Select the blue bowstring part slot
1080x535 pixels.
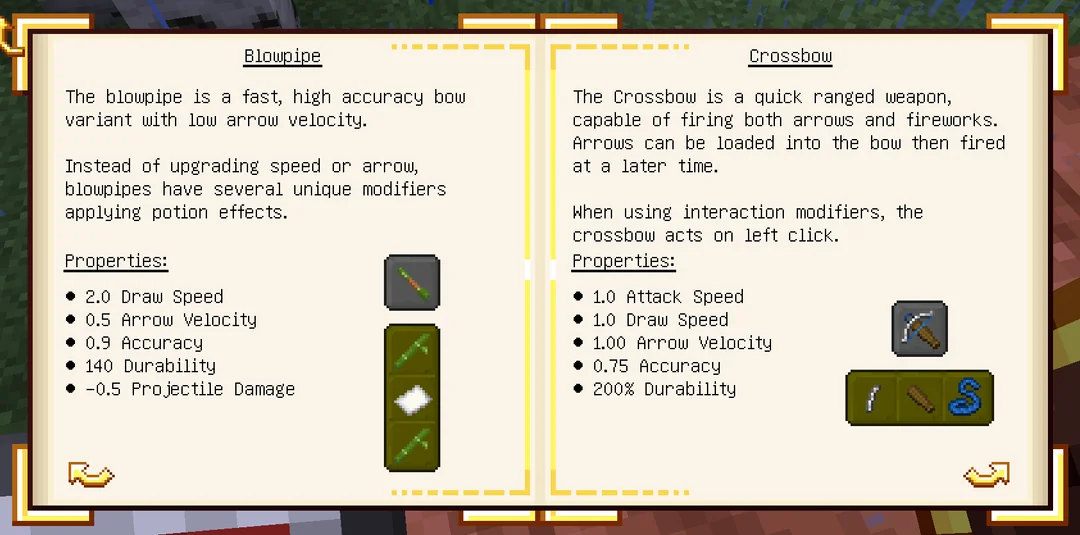(966, 398)
